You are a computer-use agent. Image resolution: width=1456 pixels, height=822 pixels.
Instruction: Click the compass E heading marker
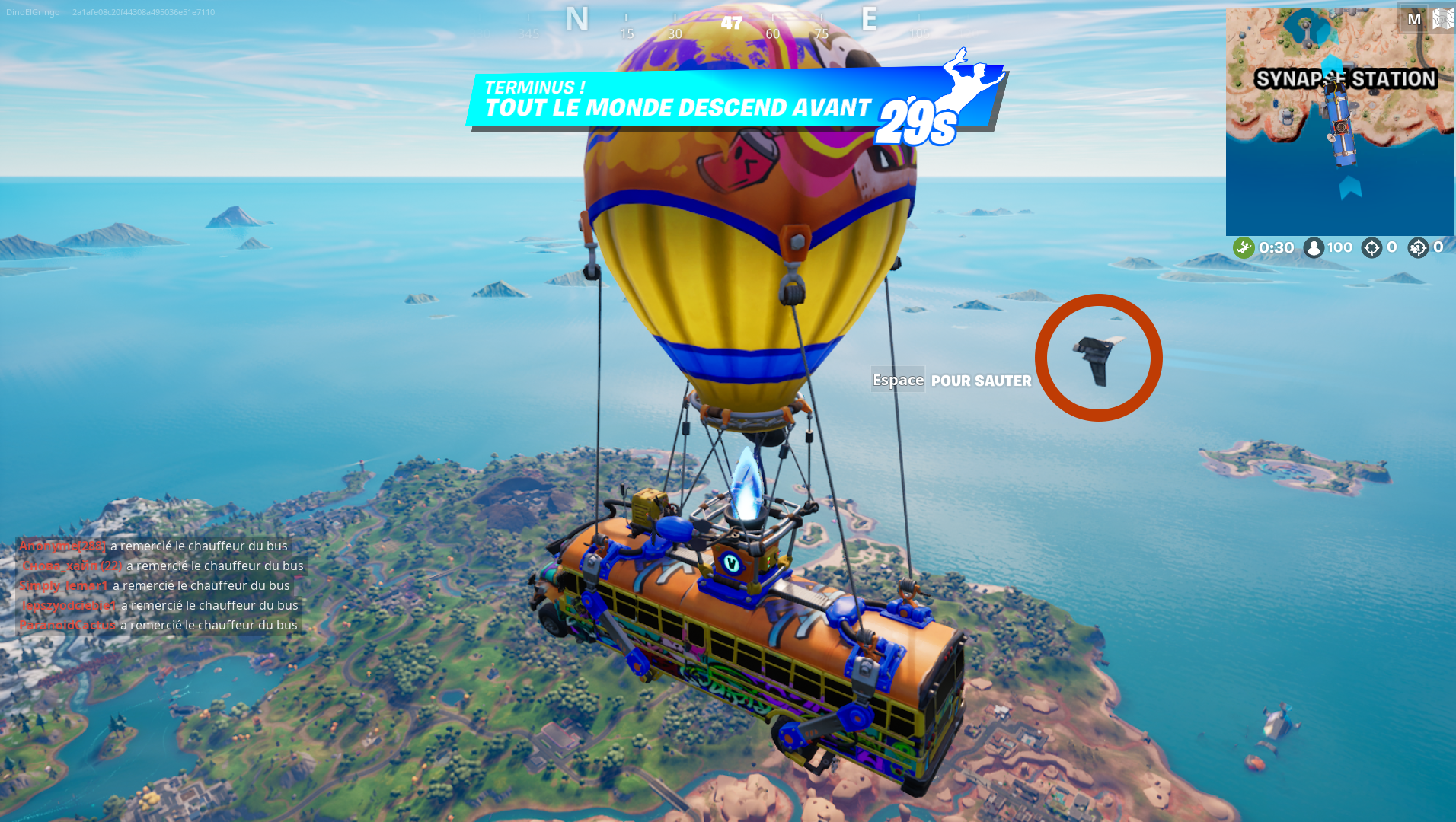point(868,19)
